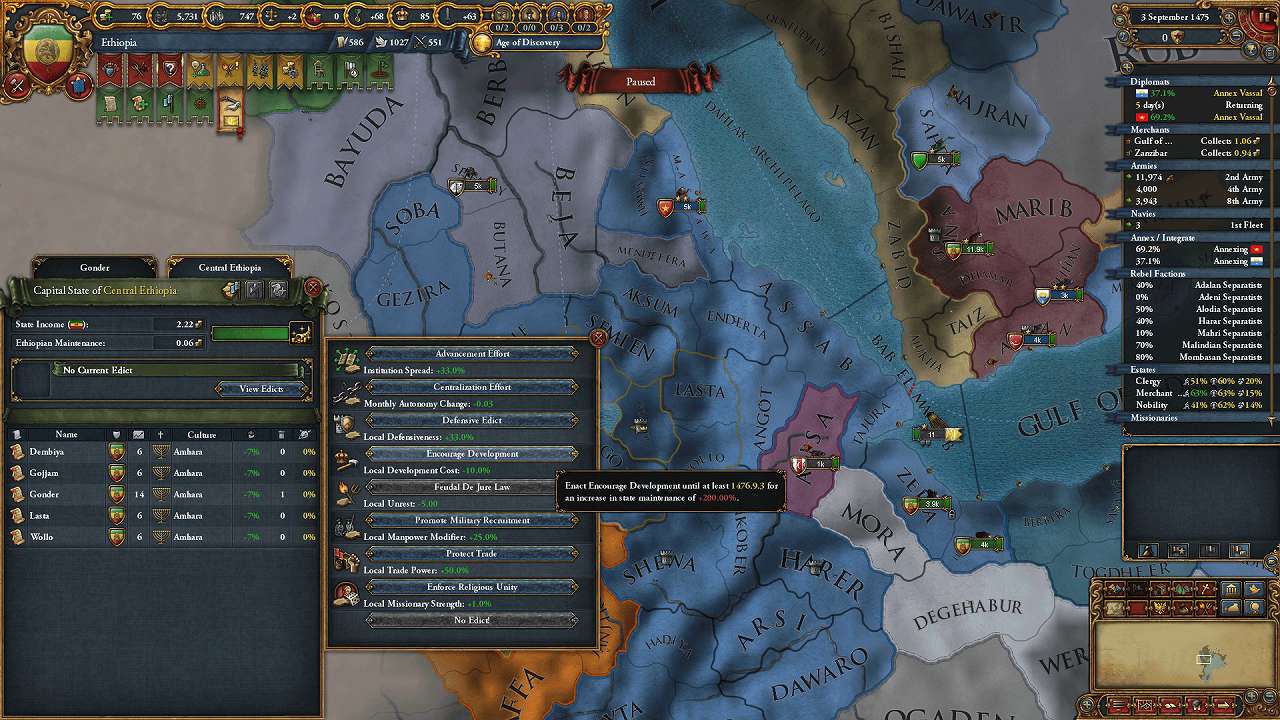Screen dimensions: 1280x720
Task: Switch to the Central Ethiopia tab
Action: click(229, 268)
